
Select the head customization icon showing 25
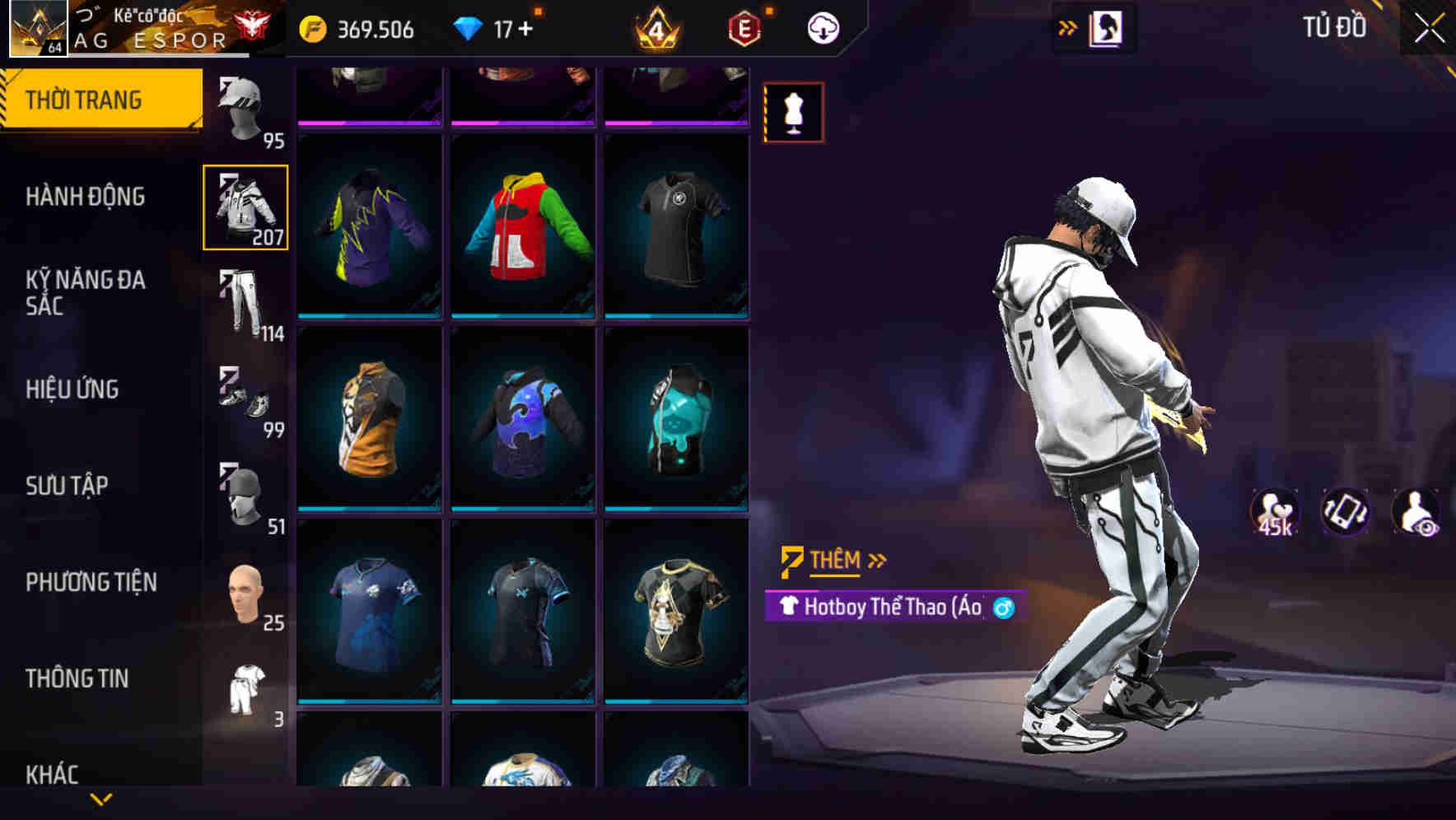pos(245,593)
